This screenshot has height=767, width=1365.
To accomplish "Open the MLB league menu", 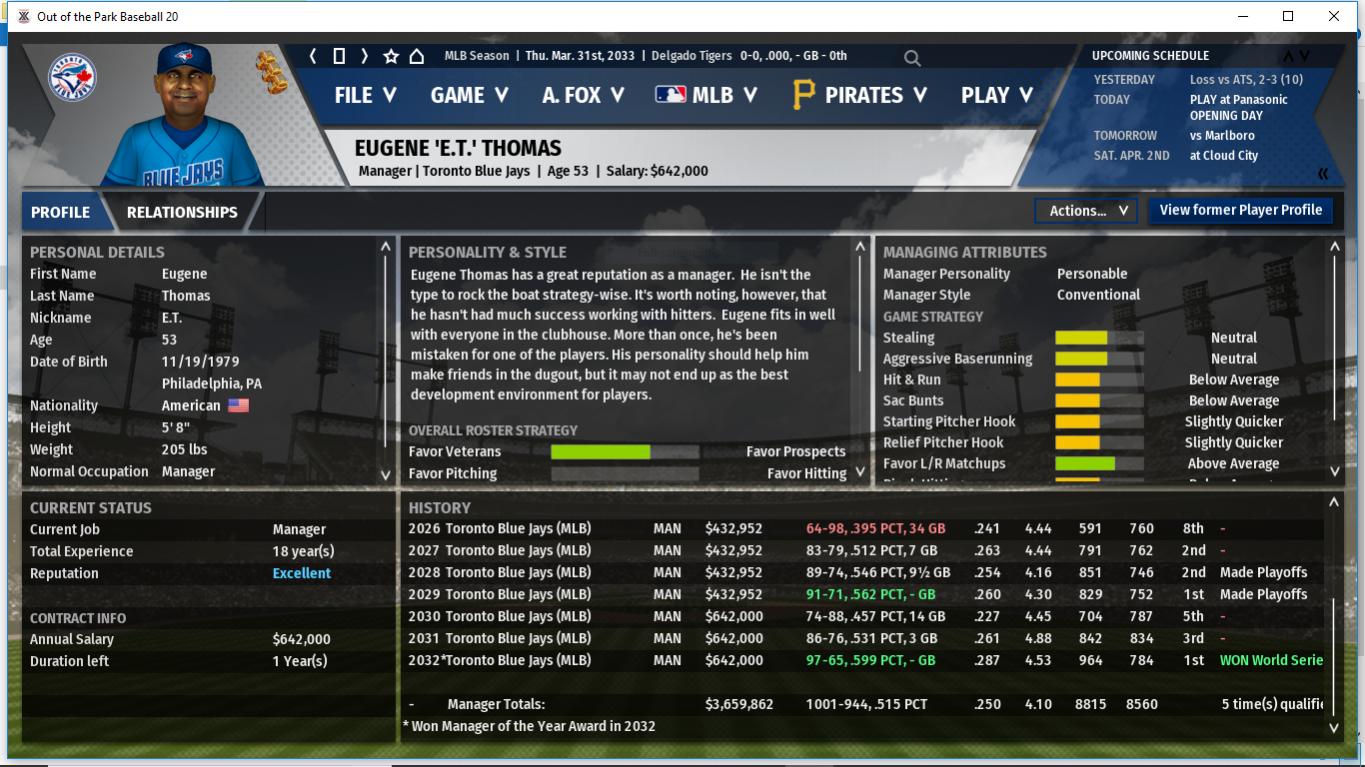I will [706, 95].
